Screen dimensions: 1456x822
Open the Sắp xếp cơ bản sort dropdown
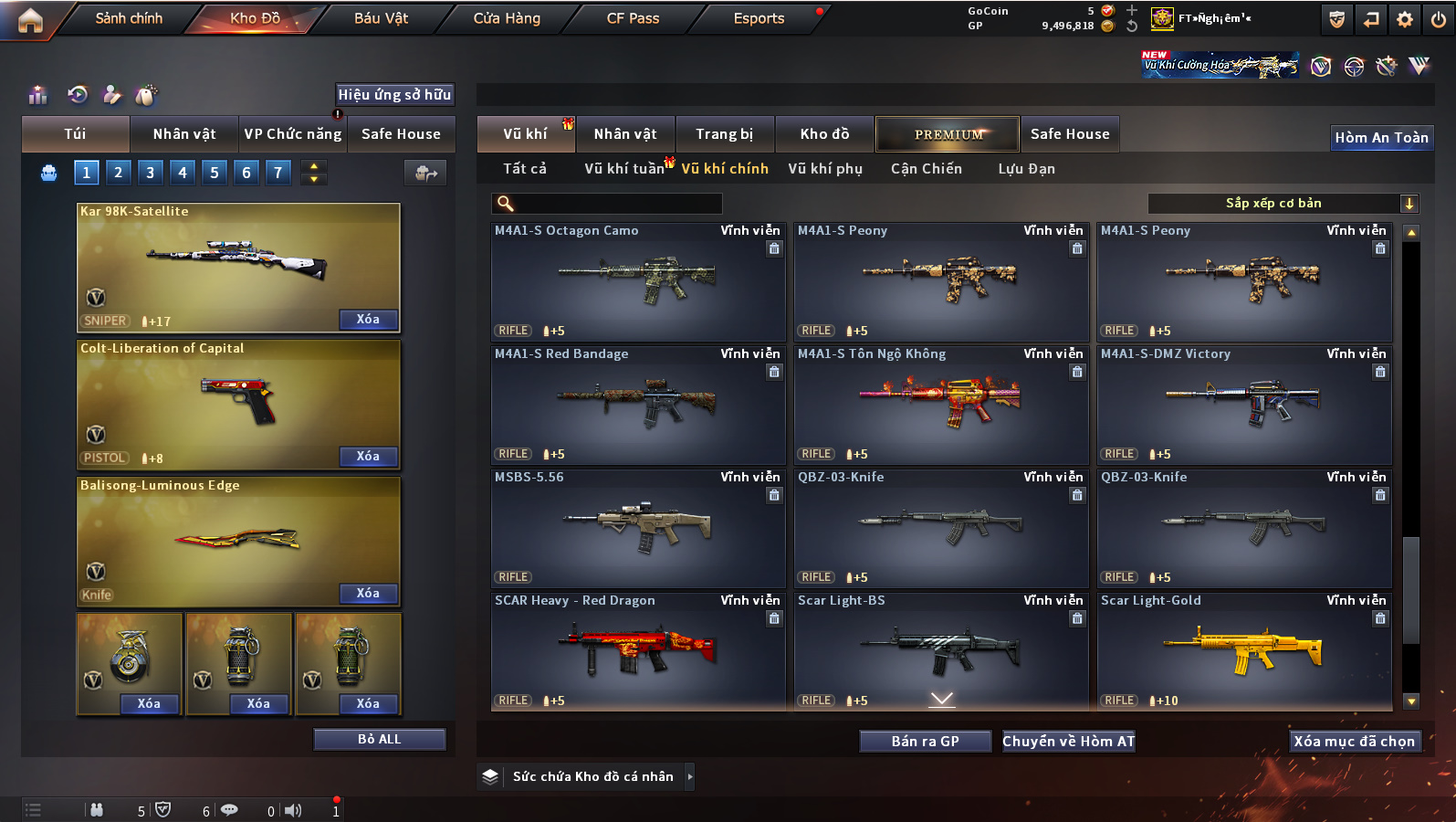coord(1283,204)
